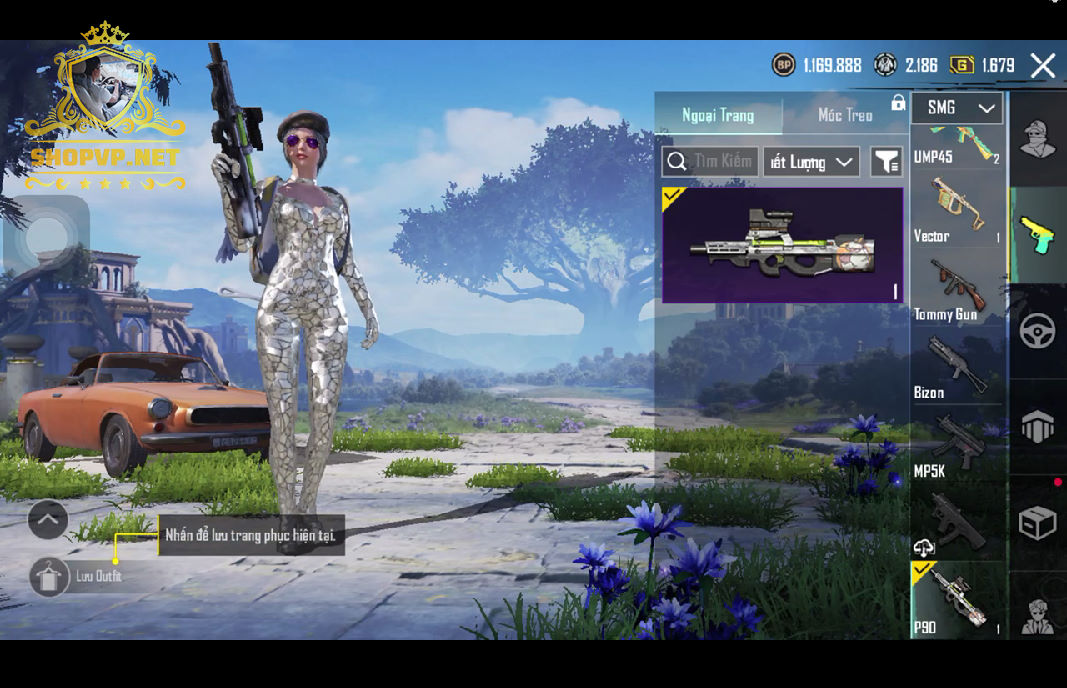Open the steering wheel vehicle category
The image size is (1067, 688).
1037,331
